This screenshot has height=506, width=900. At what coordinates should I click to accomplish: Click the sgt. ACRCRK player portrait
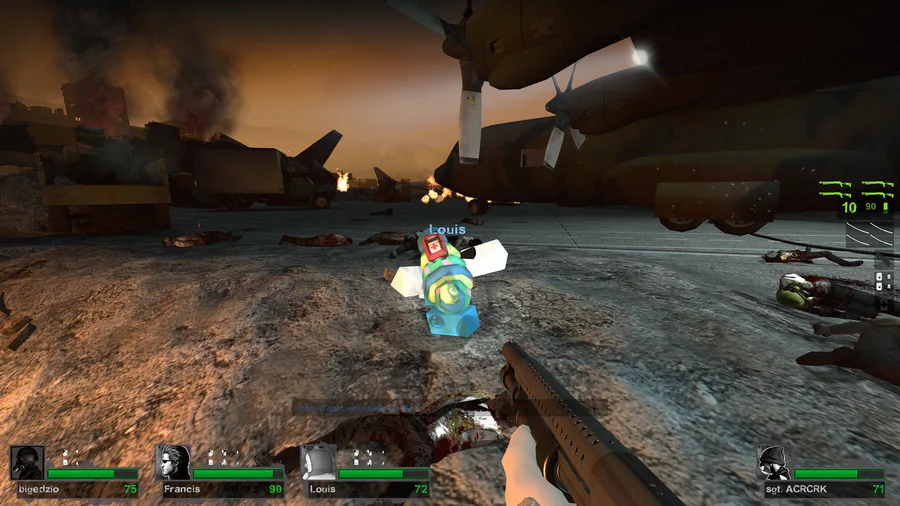click(x=773, y=463)
